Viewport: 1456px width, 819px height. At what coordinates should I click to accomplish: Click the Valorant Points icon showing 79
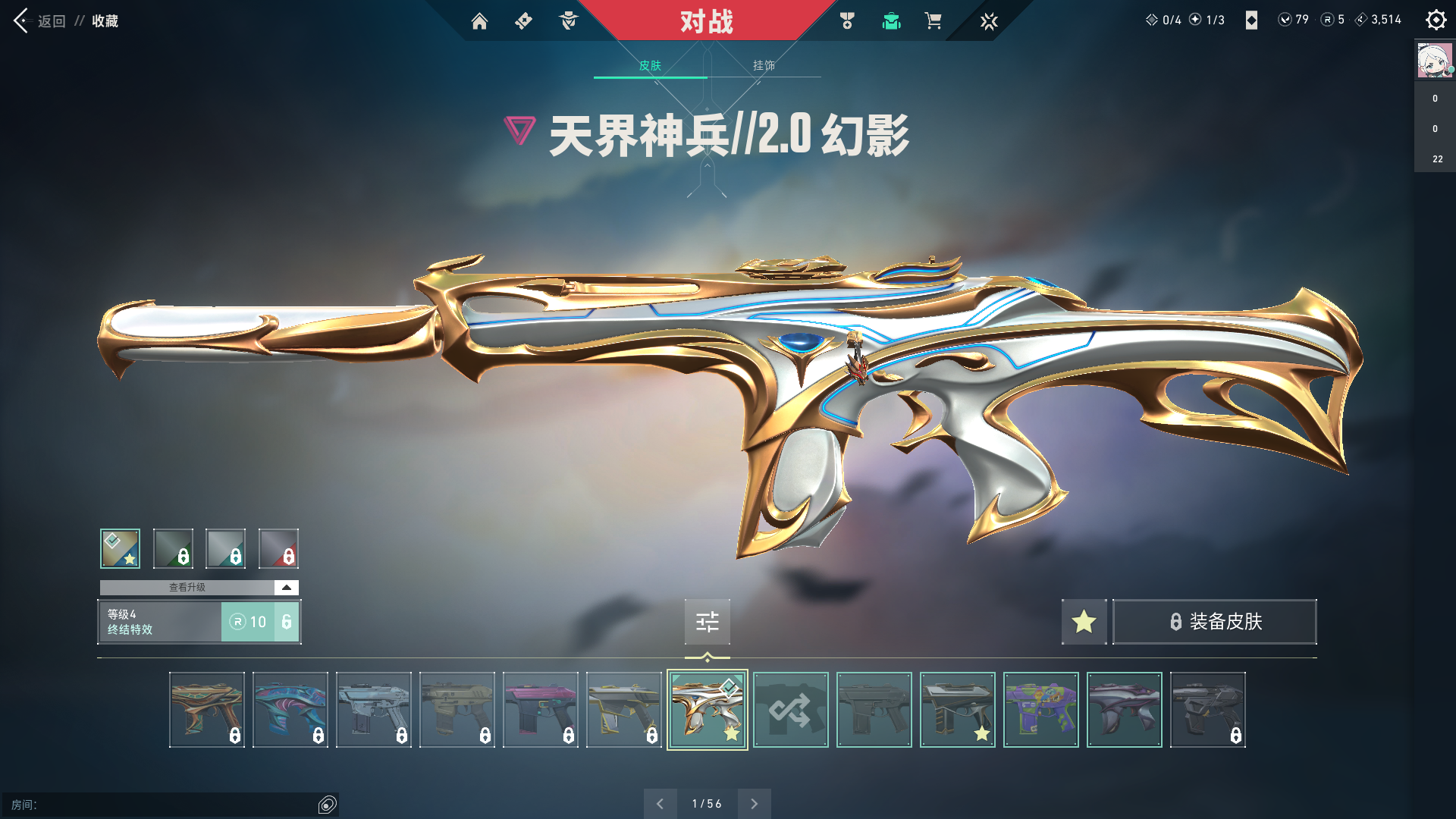1284,20
